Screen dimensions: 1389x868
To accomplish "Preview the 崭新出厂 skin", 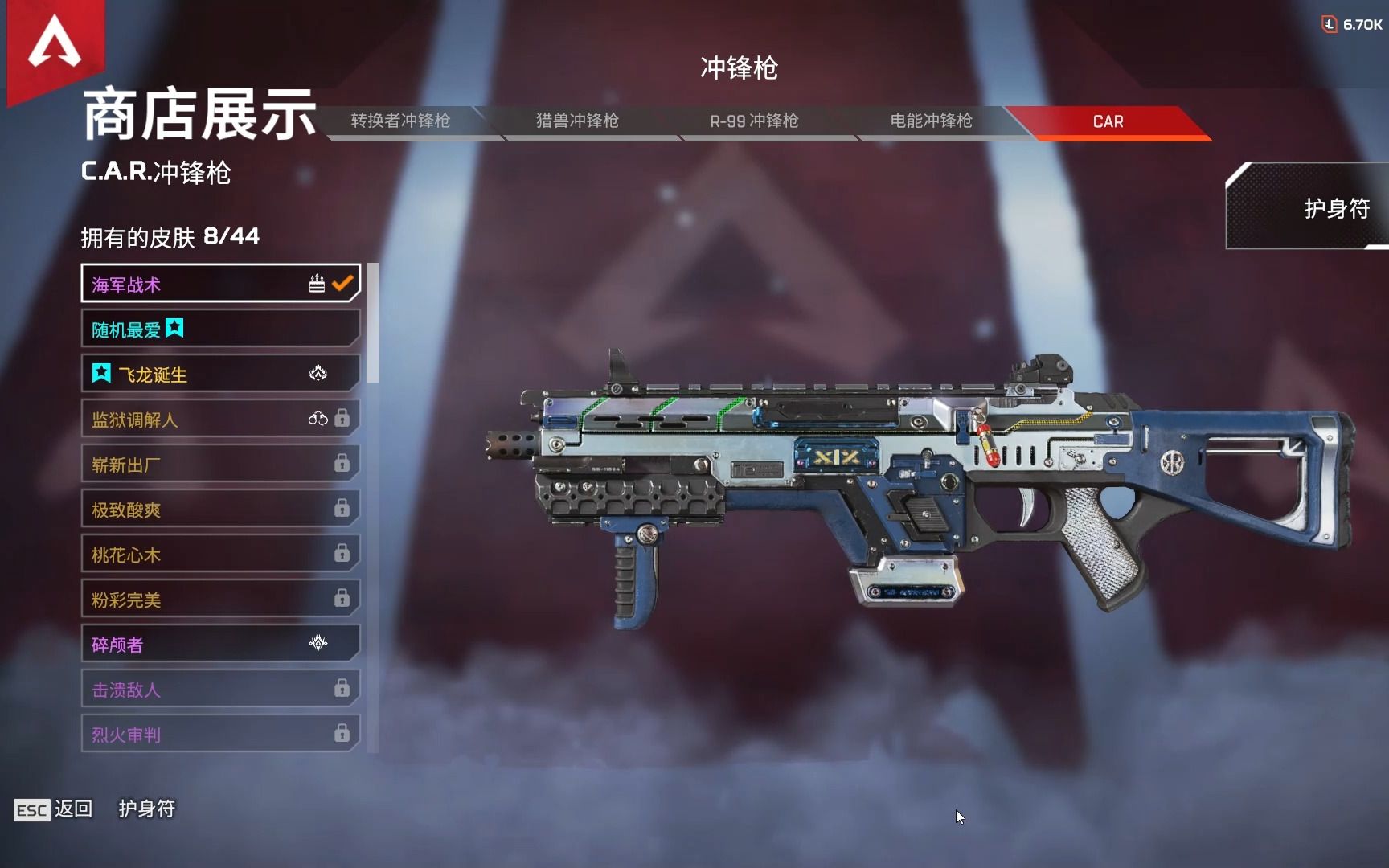I will (x=219, y=464).
